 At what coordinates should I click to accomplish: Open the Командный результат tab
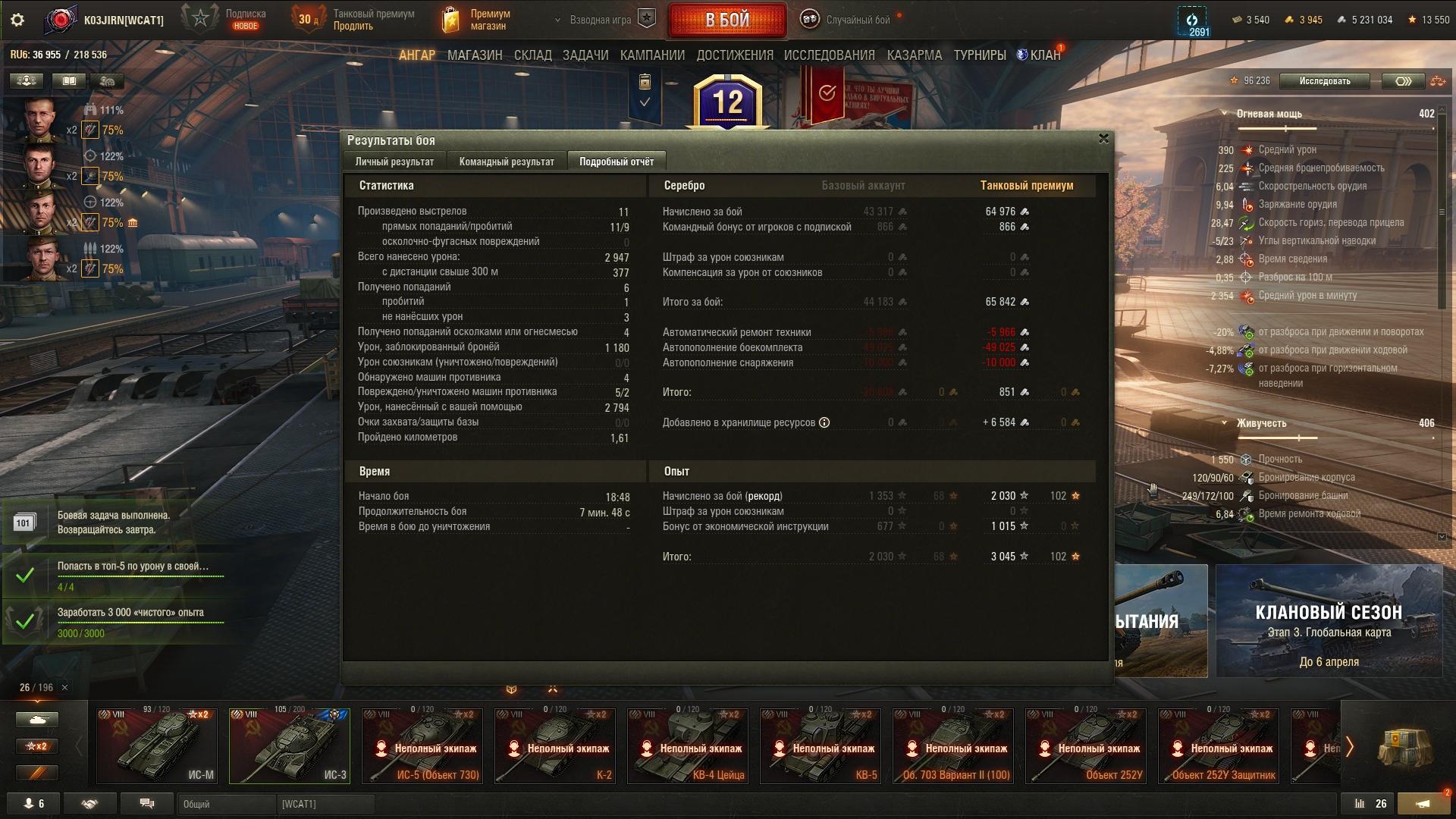(x=507, y=162)
